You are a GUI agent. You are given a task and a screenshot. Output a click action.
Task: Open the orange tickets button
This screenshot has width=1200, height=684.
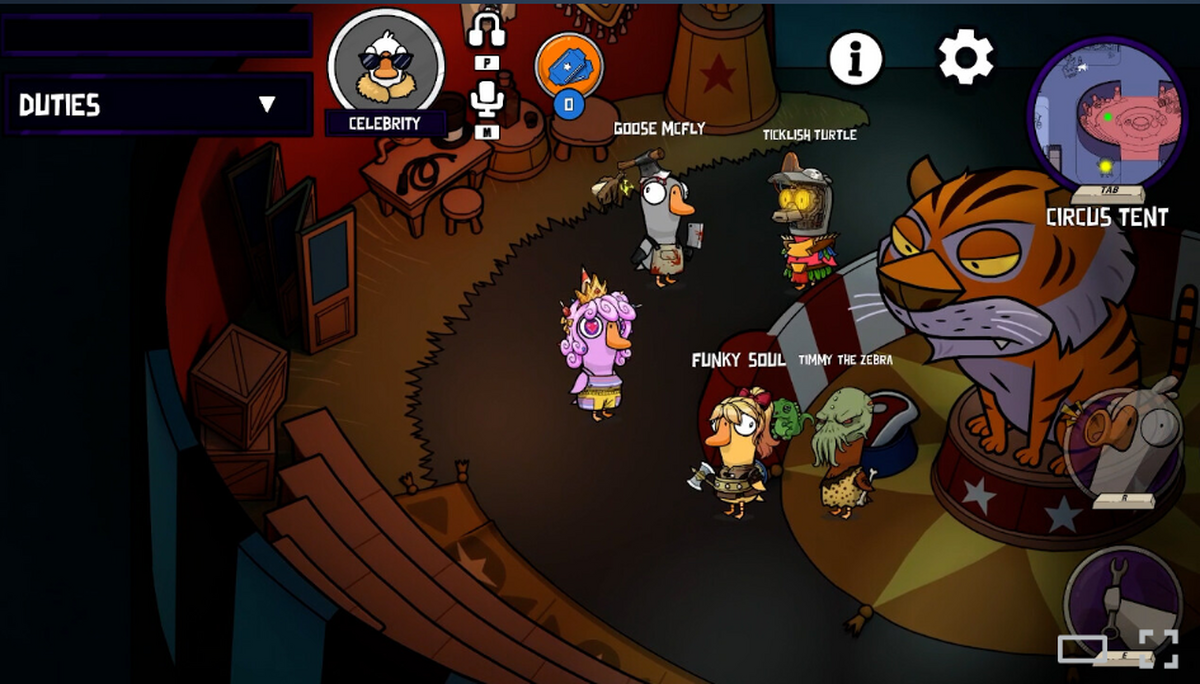pos(569,63)
